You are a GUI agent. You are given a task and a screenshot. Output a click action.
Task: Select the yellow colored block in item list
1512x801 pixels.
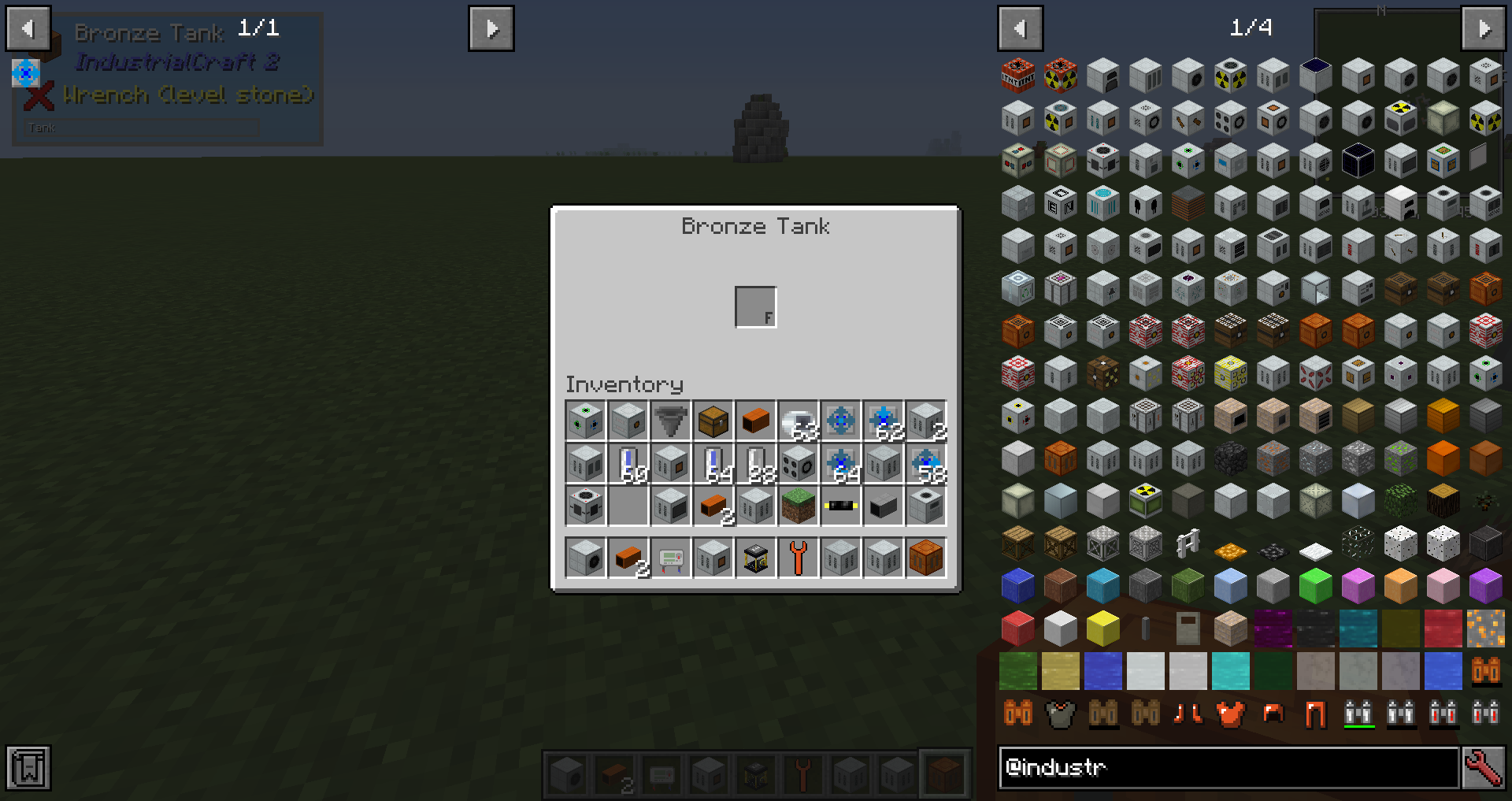[1102, 629]
